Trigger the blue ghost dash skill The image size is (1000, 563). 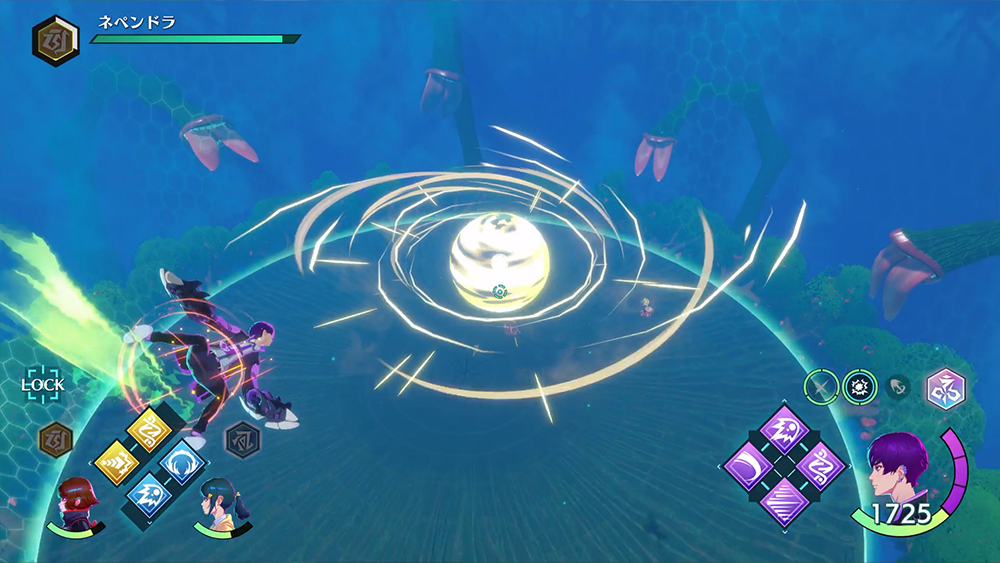click(148, 493)
